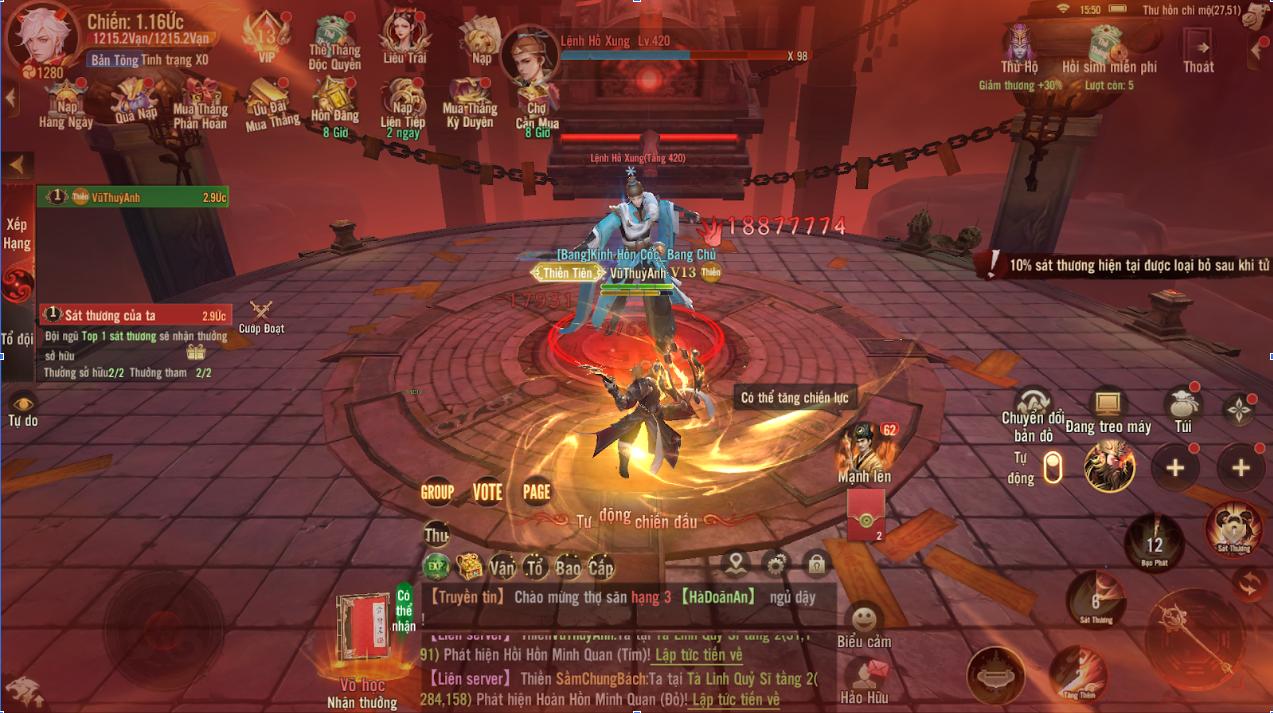Open Thẻ Tháng Độc Quyền offer
1273x713 pixels.
pos(333,40)
